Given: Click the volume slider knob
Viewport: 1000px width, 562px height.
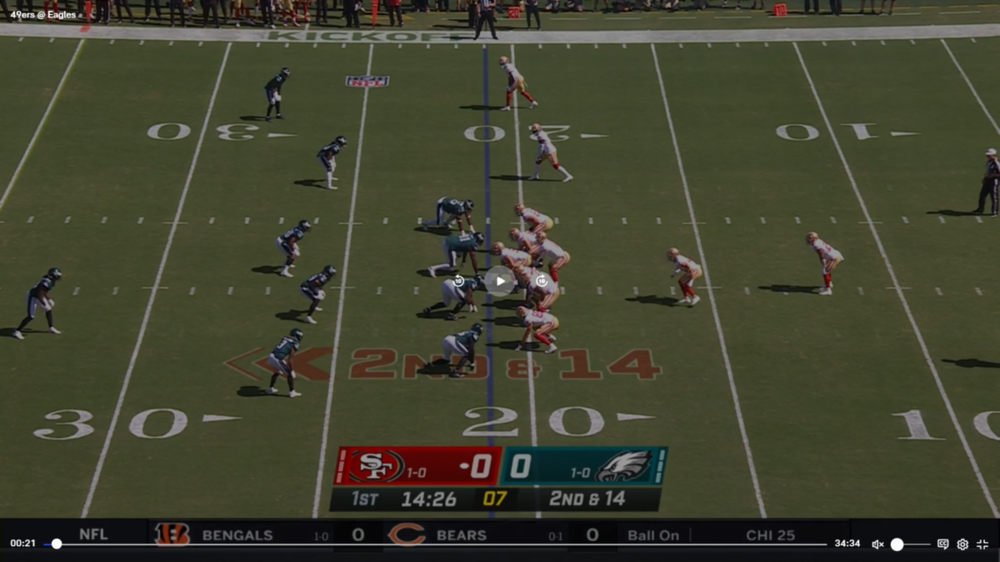Looking at the screenshot, I should tap(897, 544).
